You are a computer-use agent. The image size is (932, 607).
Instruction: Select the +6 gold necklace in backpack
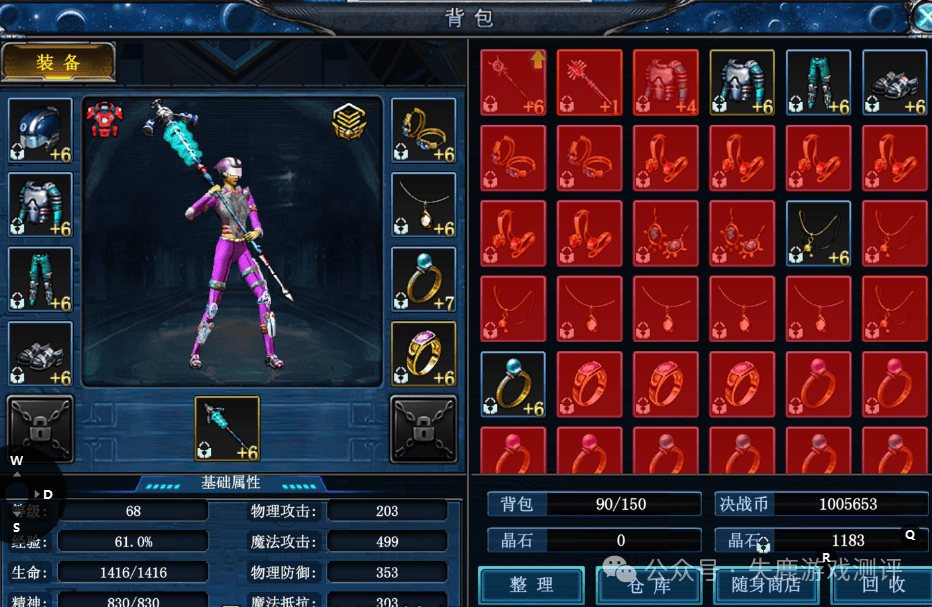819,234
